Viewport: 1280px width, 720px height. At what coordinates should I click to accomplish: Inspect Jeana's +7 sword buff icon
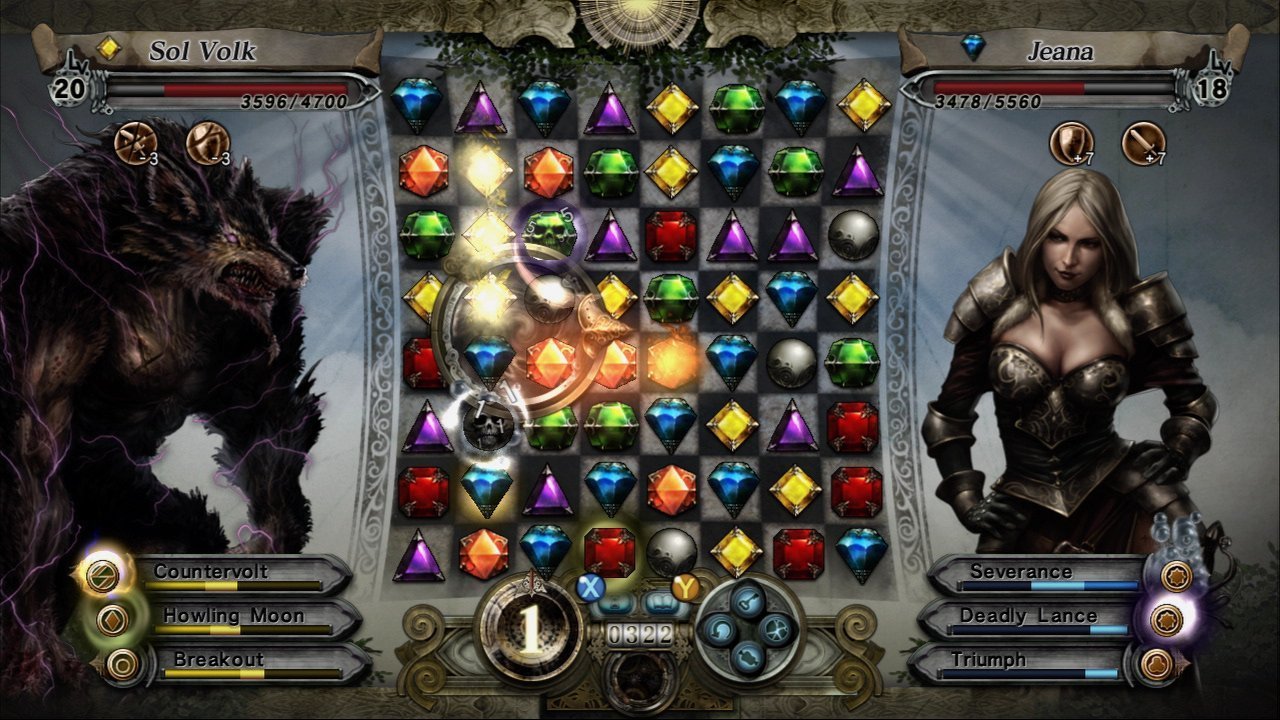click(1143, 142)
